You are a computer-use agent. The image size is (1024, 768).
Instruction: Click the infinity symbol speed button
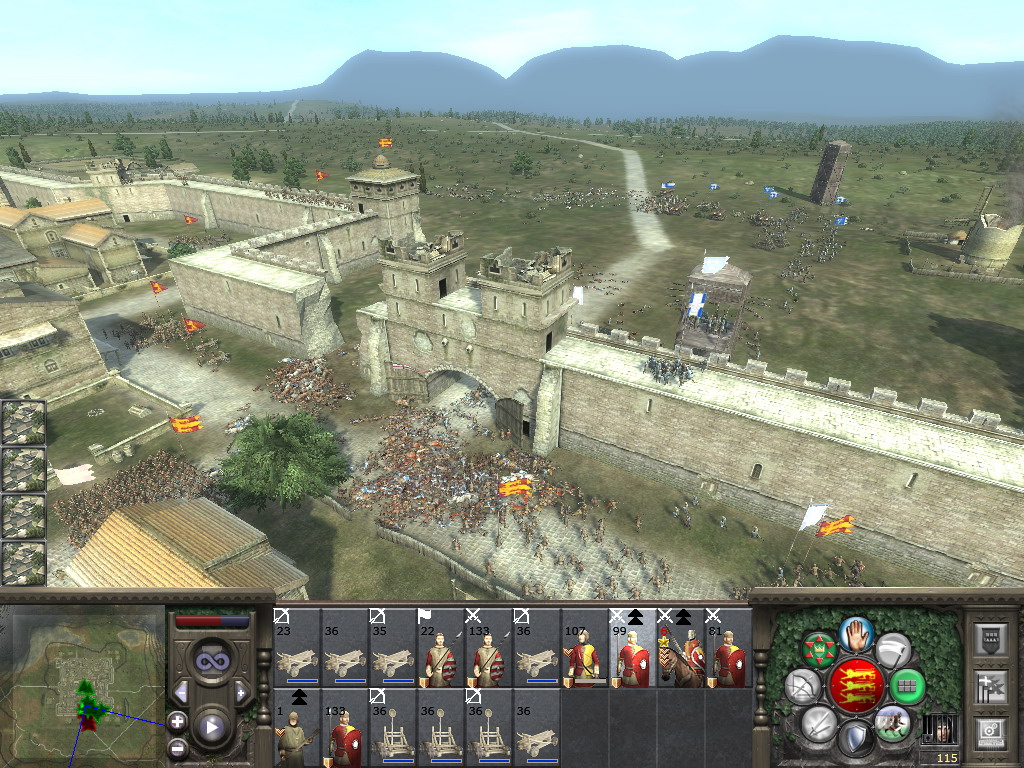211,661
